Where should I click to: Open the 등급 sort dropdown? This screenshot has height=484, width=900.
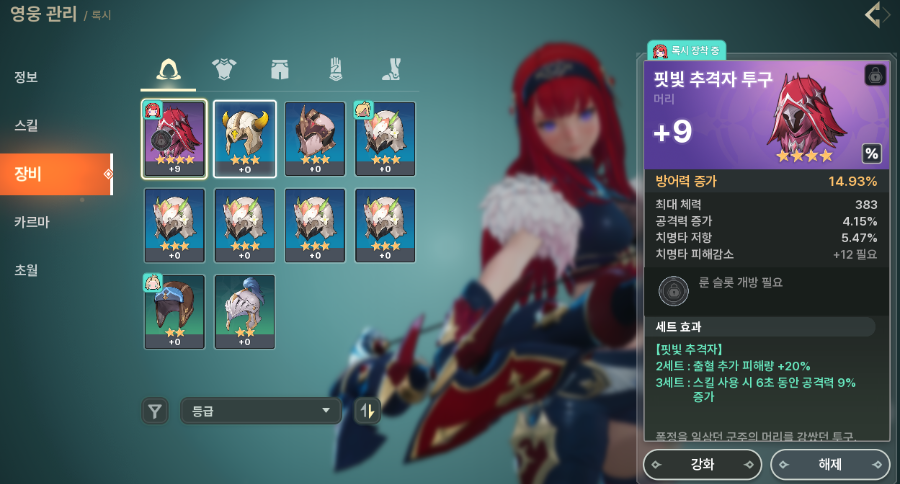(x=261, y=410)
